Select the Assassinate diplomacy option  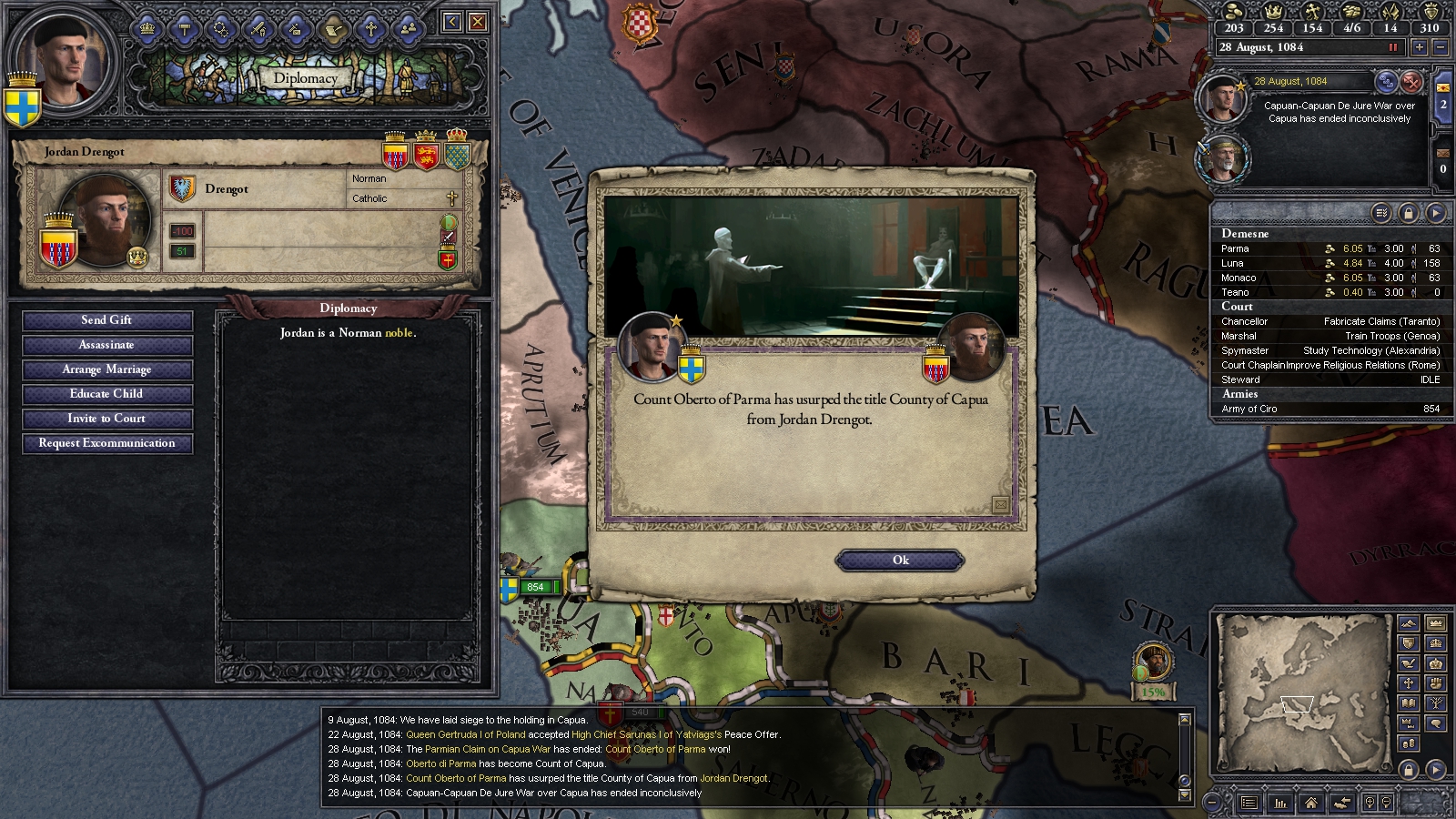pyautogui.click(x=107, y=345)
